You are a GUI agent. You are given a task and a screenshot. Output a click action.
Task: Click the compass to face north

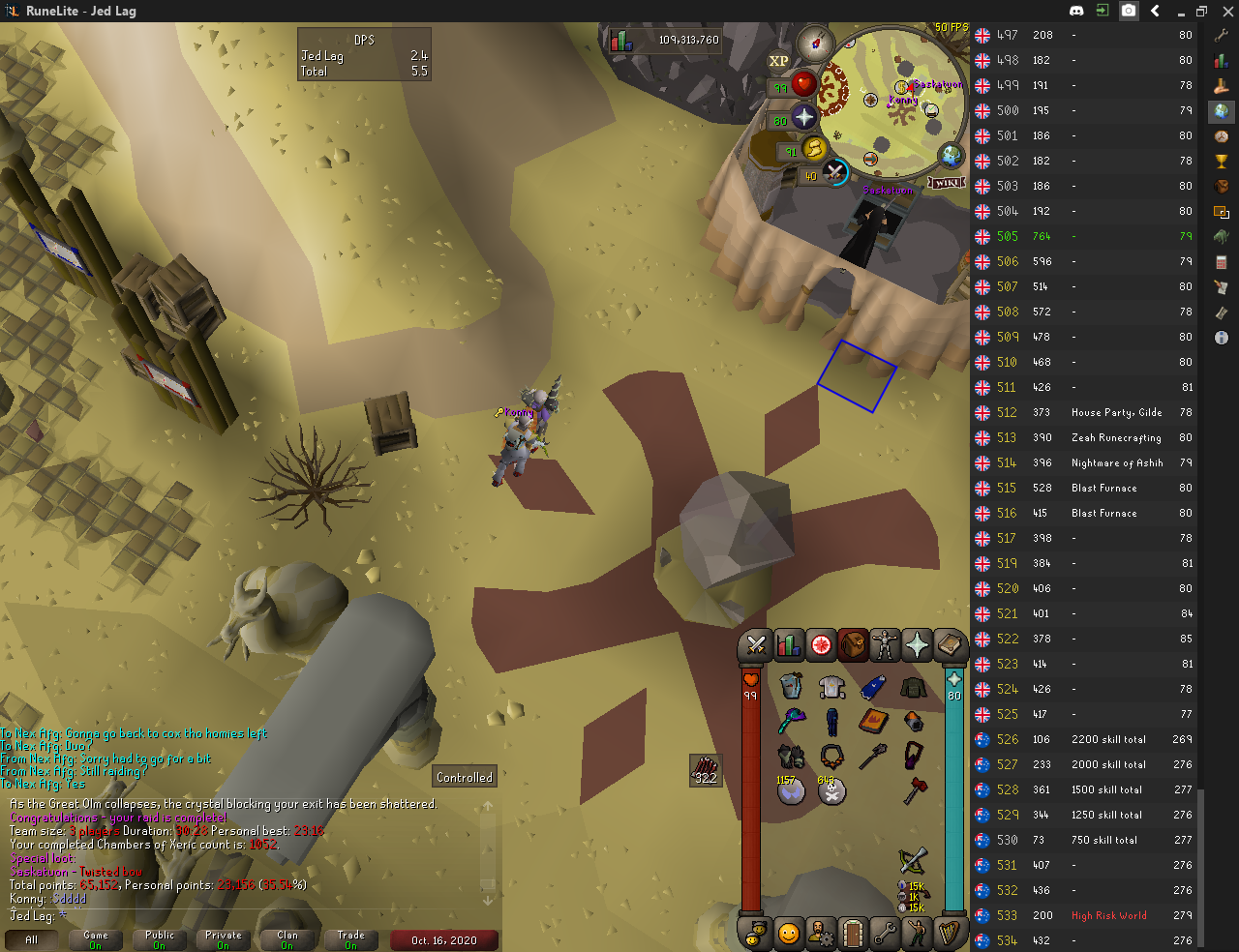[815, 44]
